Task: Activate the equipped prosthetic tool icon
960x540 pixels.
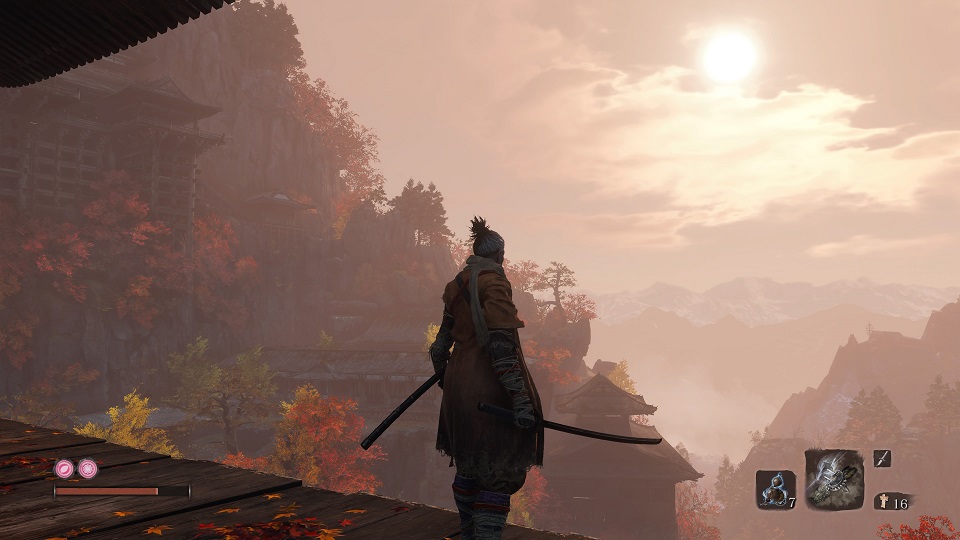Action: click(x=833, y=479)
